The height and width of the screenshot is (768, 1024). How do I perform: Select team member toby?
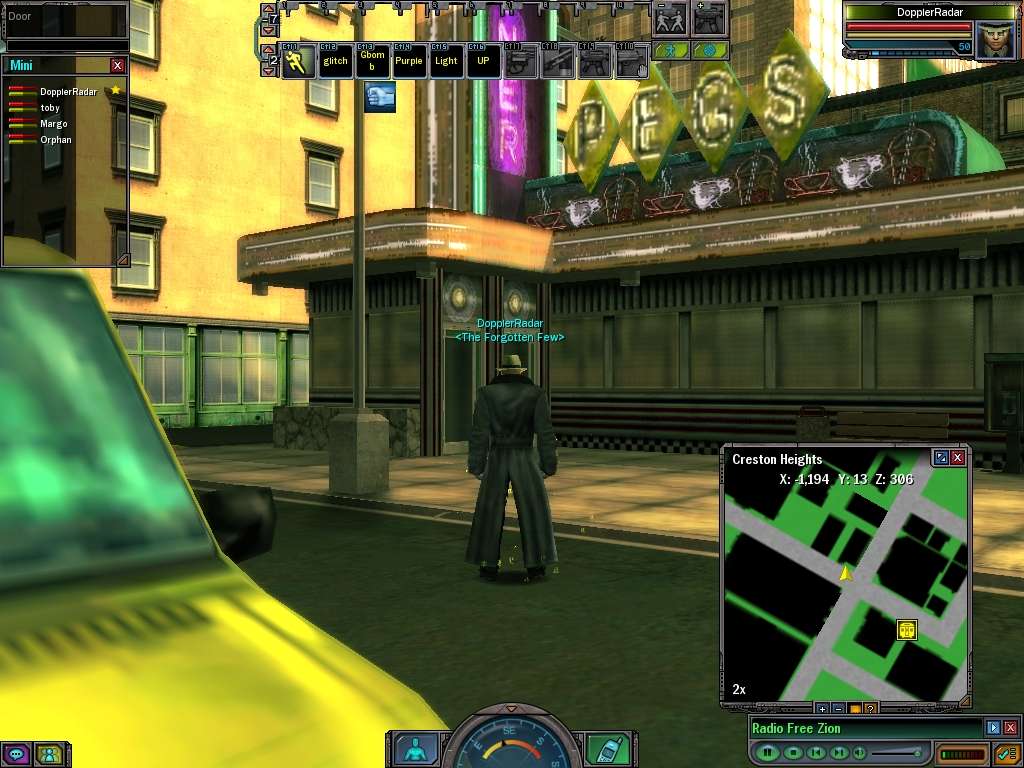50,108
